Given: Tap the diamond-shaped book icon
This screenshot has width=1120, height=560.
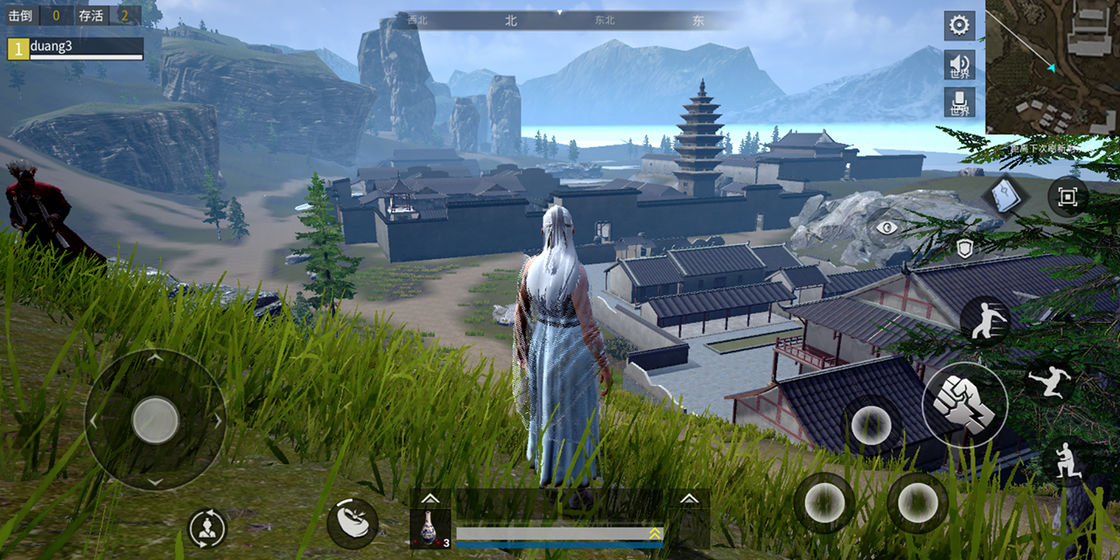Looking at the screenshot, I should coord(1004,196).
